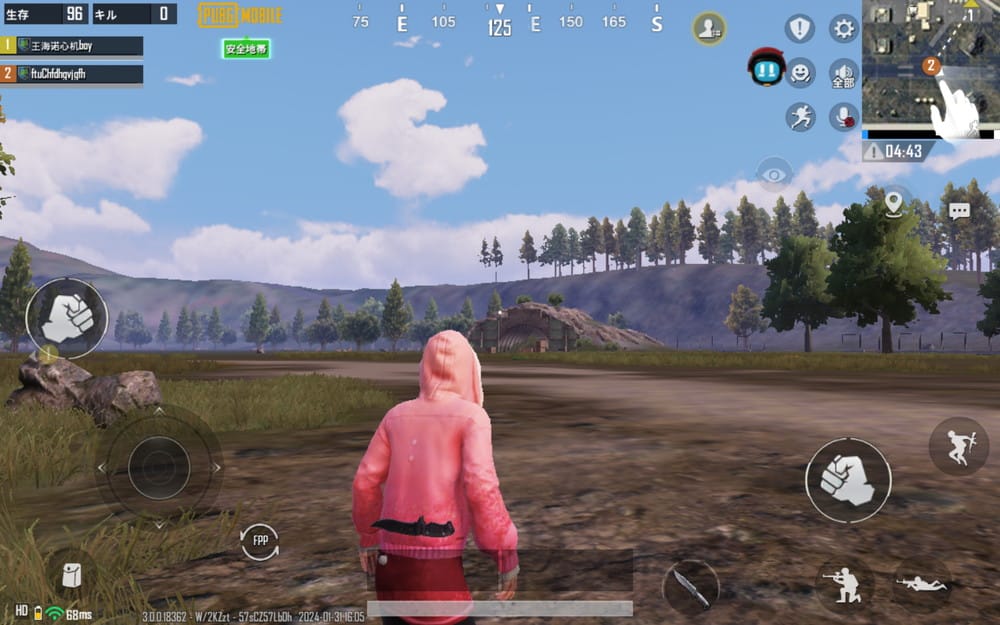The width and height of the screenshot is (1000, 625).
Task: Punch with the fist button beside jump
Action: click(x=848, y=480)
